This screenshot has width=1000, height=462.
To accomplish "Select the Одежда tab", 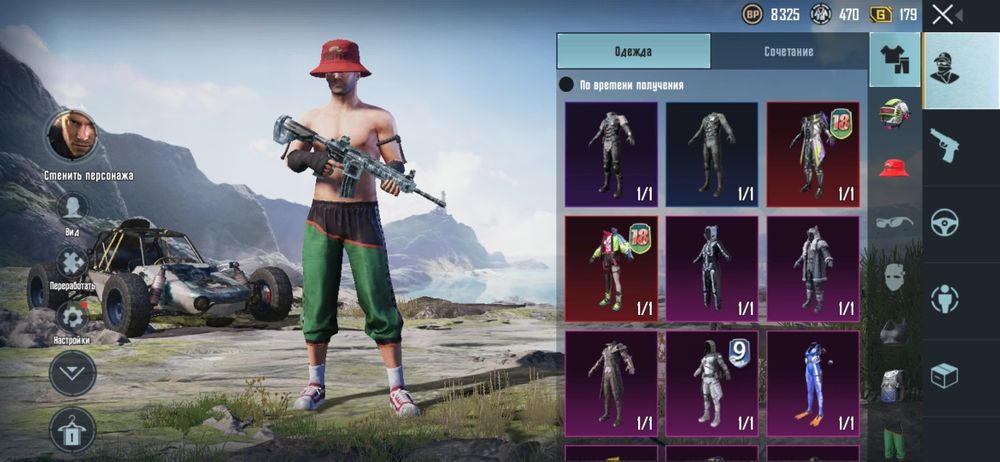I will [x=633, y=51].
